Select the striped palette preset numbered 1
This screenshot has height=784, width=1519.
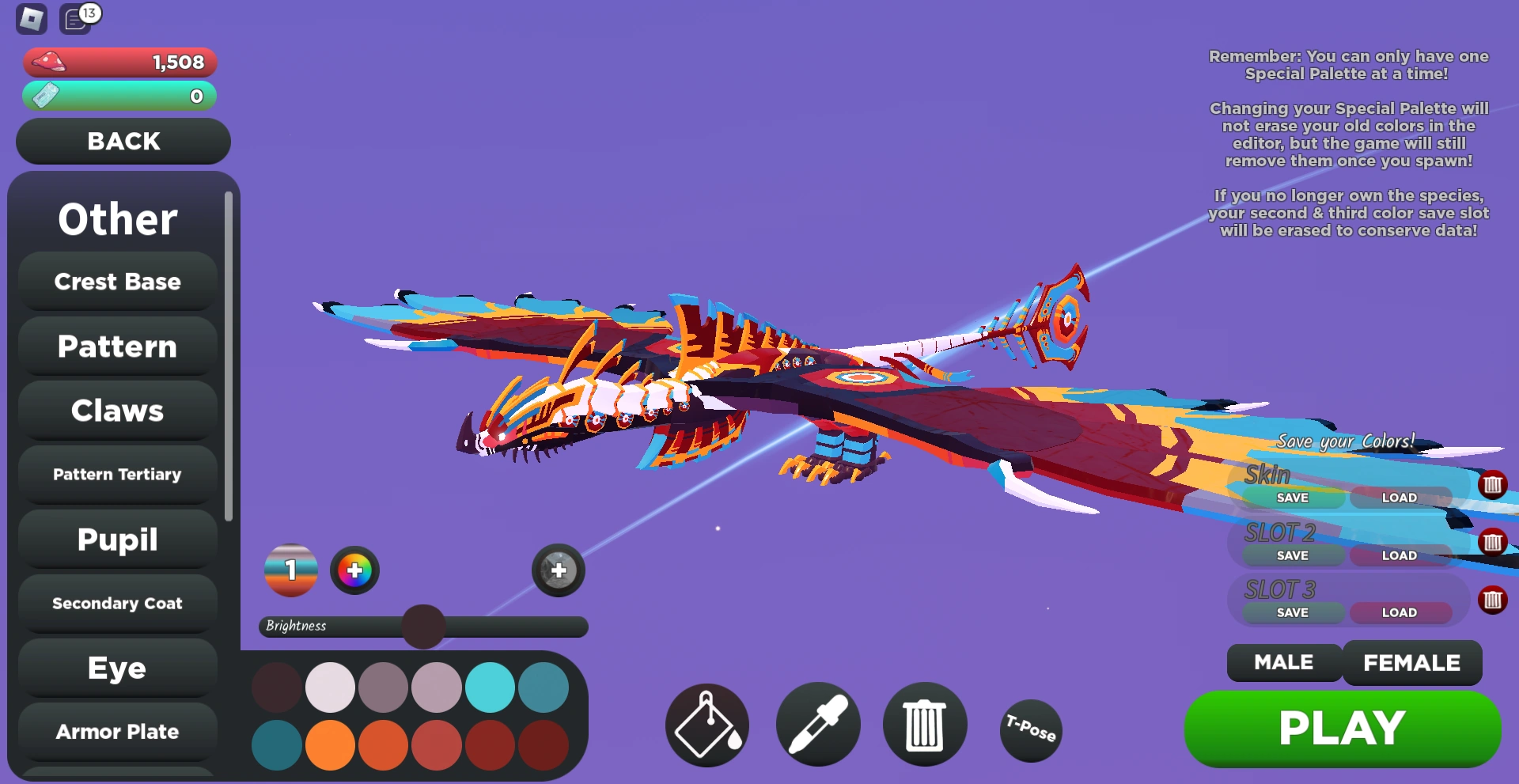click(290, 570)
